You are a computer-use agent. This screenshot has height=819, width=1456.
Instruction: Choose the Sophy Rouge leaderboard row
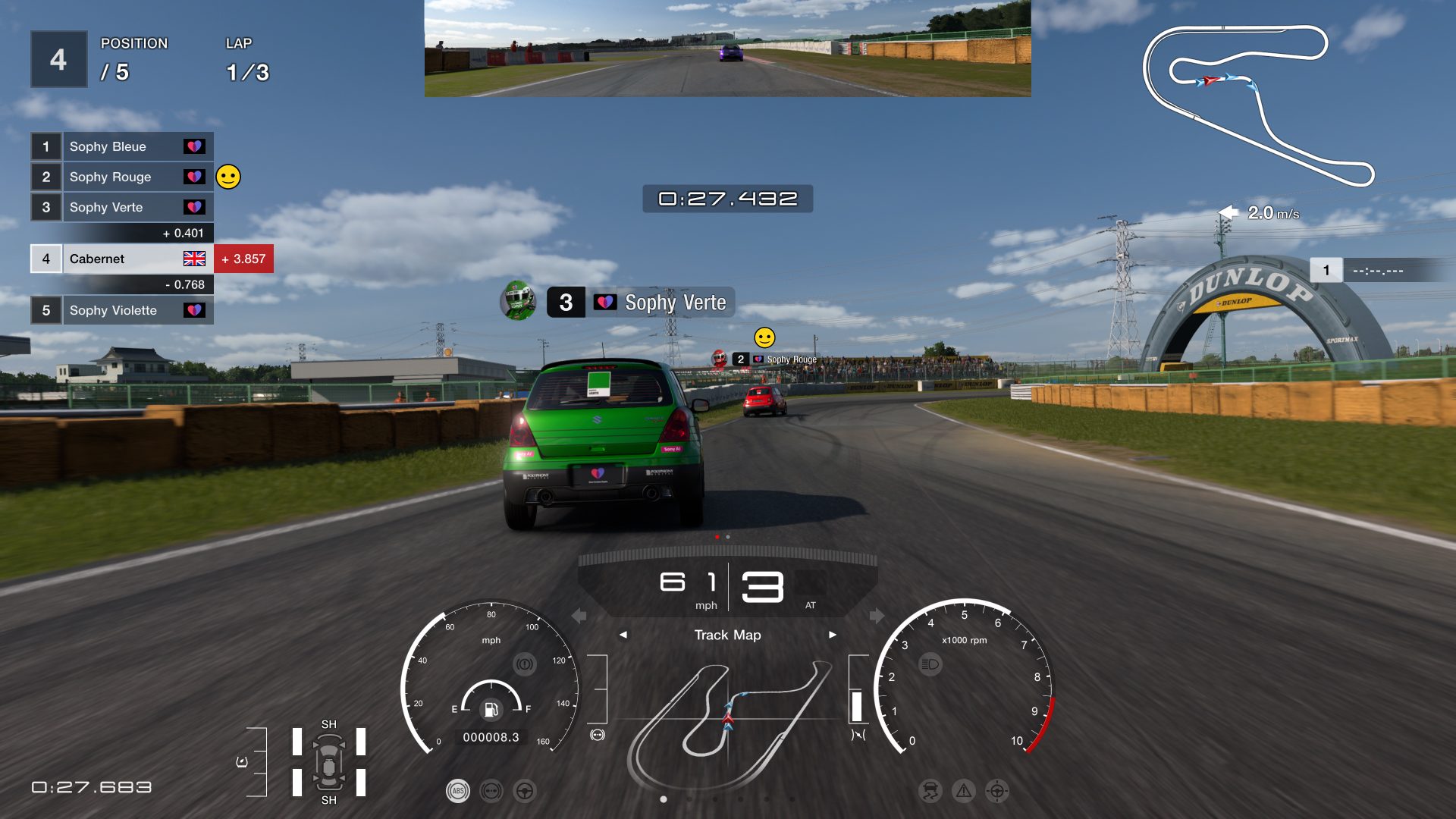click(x=121, y=177)
